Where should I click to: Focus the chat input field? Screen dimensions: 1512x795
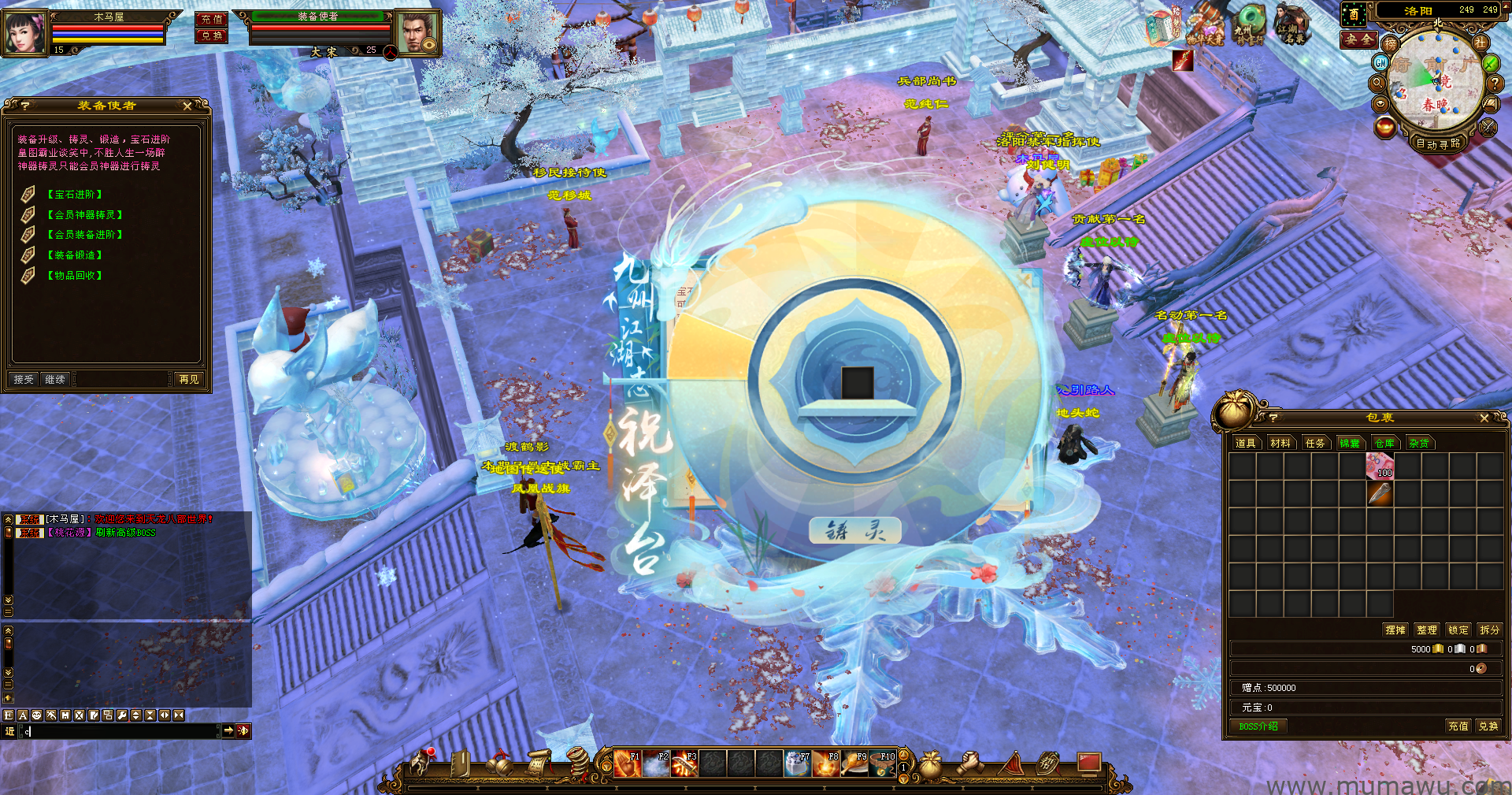click(x=118, y=731)
